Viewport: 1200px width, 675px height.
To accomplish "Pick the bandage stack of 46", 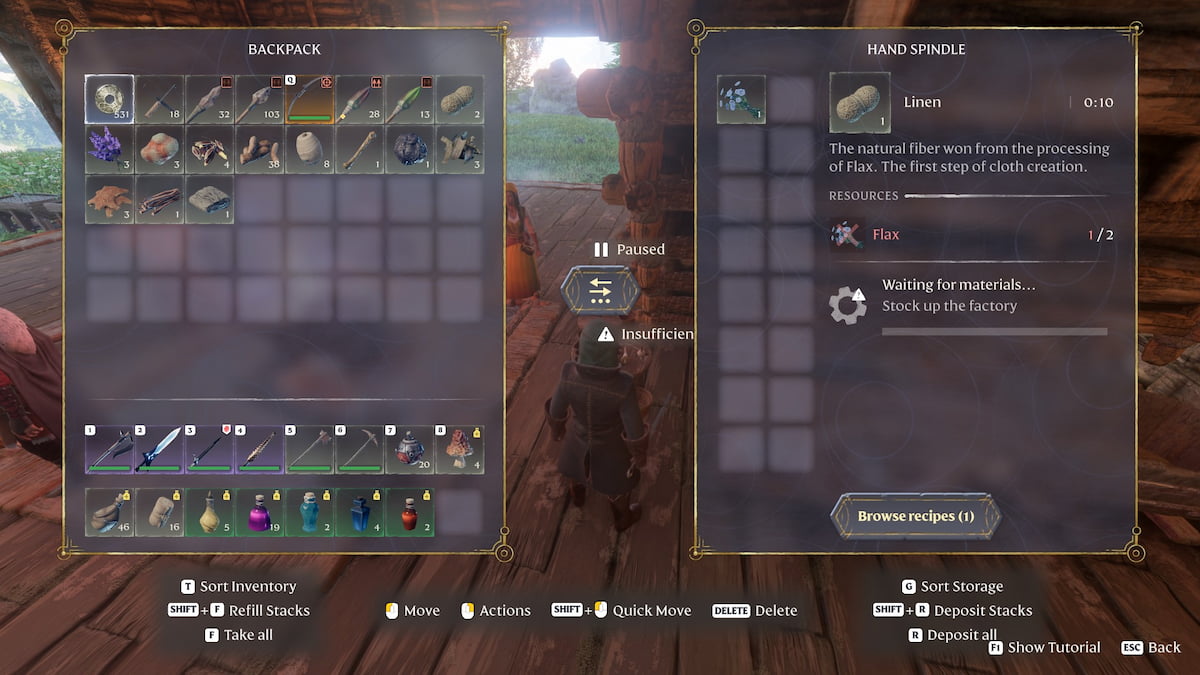I will point(109,512).
